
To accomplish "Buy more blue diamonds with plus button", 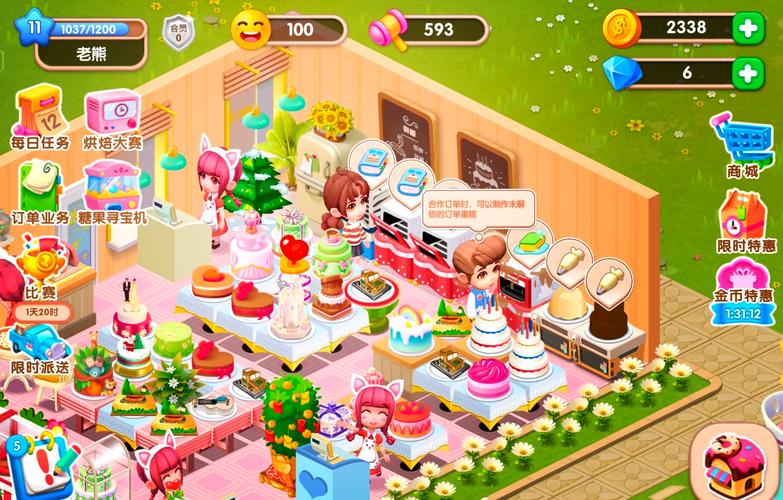I will 748,72.
